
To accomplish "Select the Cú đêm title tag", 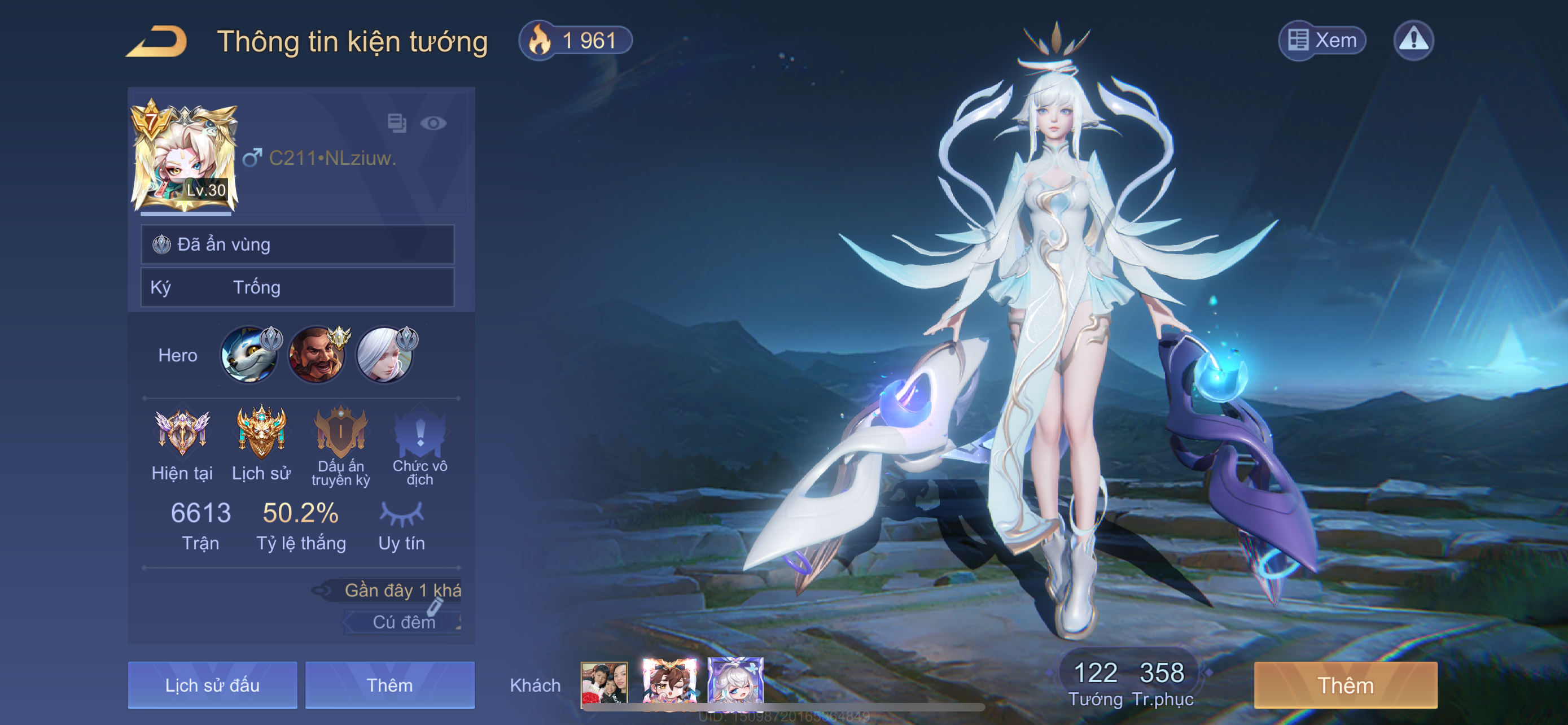I will [403, 622].
